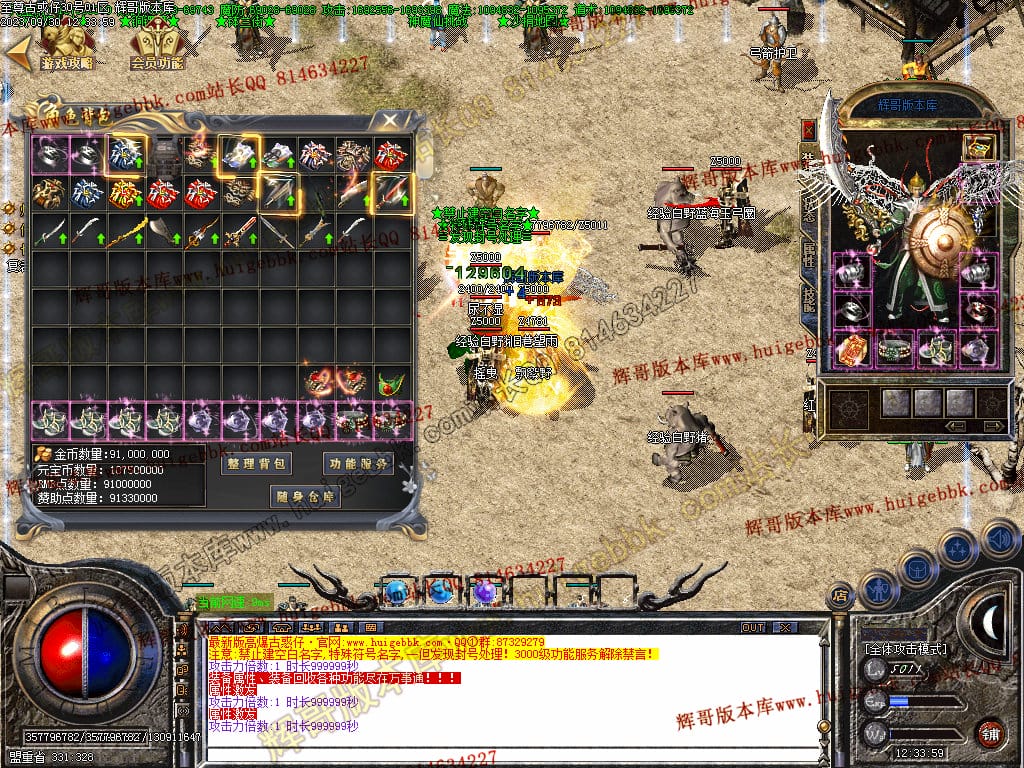Open the 功能服务 function services

357,464
